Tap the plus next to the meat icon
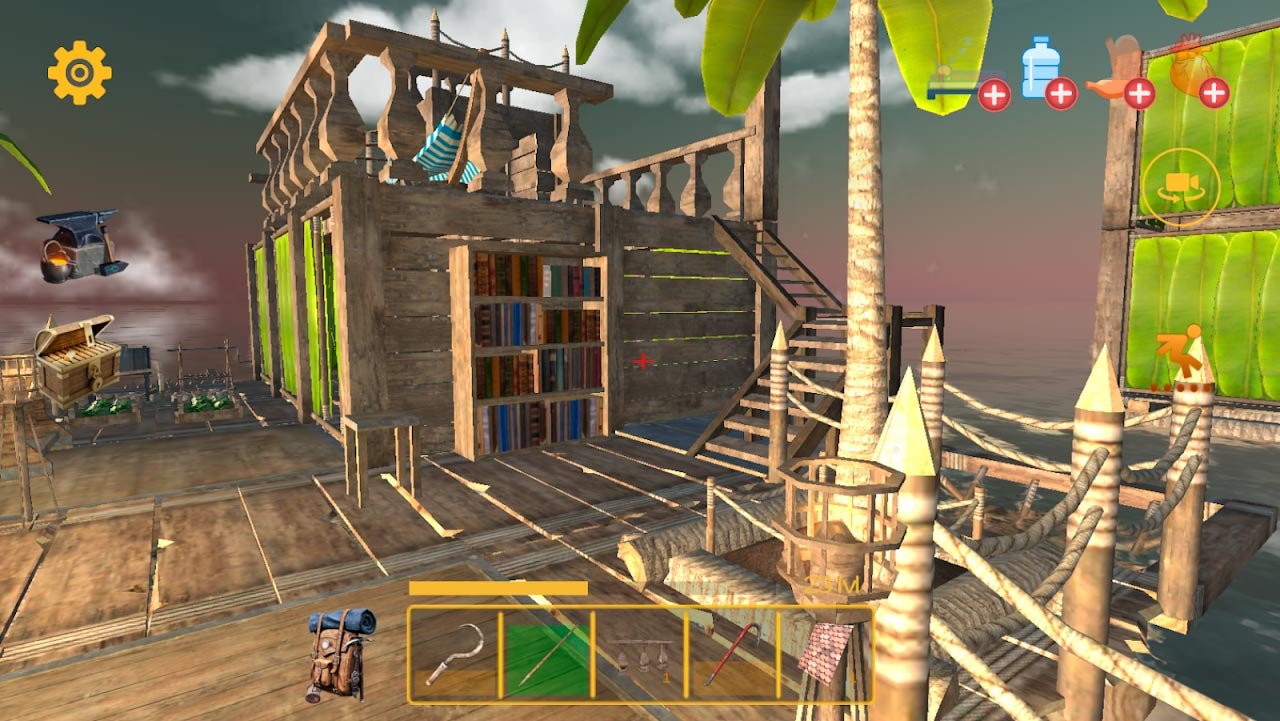Screen dimensions: 1280x721 click(1139, 94)
